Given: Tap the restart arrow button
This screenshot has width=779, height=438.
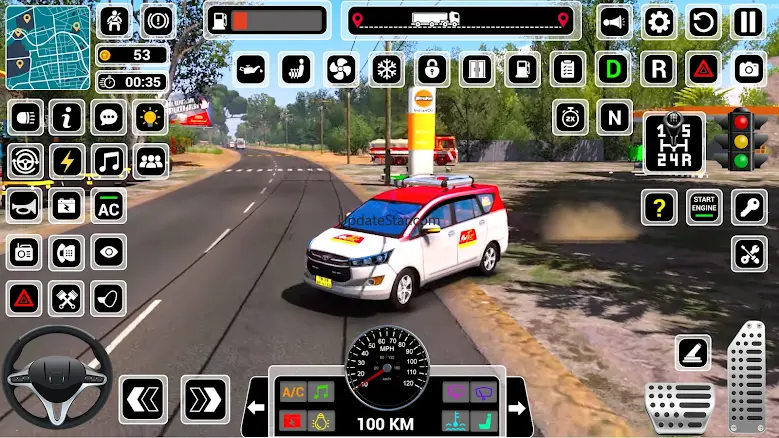Looking at the screenshot, I should [703, 22].
